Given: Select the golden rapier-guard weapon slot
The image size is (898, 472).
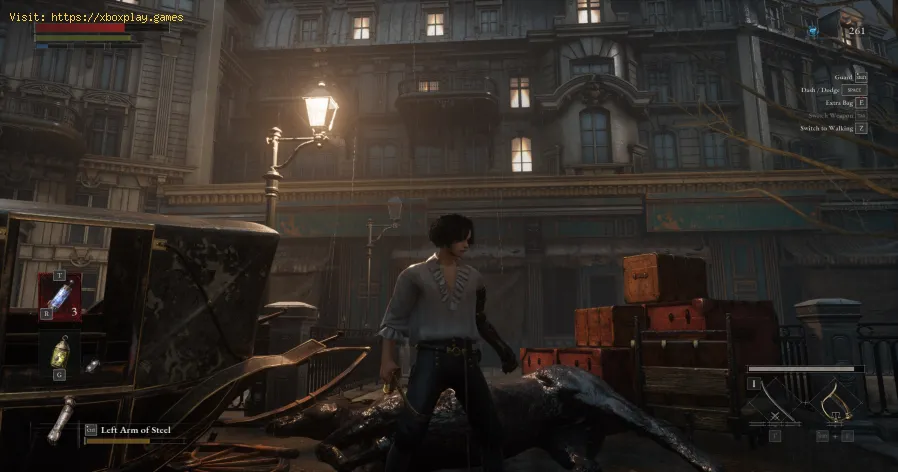Looking at the screenshot, I should pyautogui.click(x=834, y=404).
